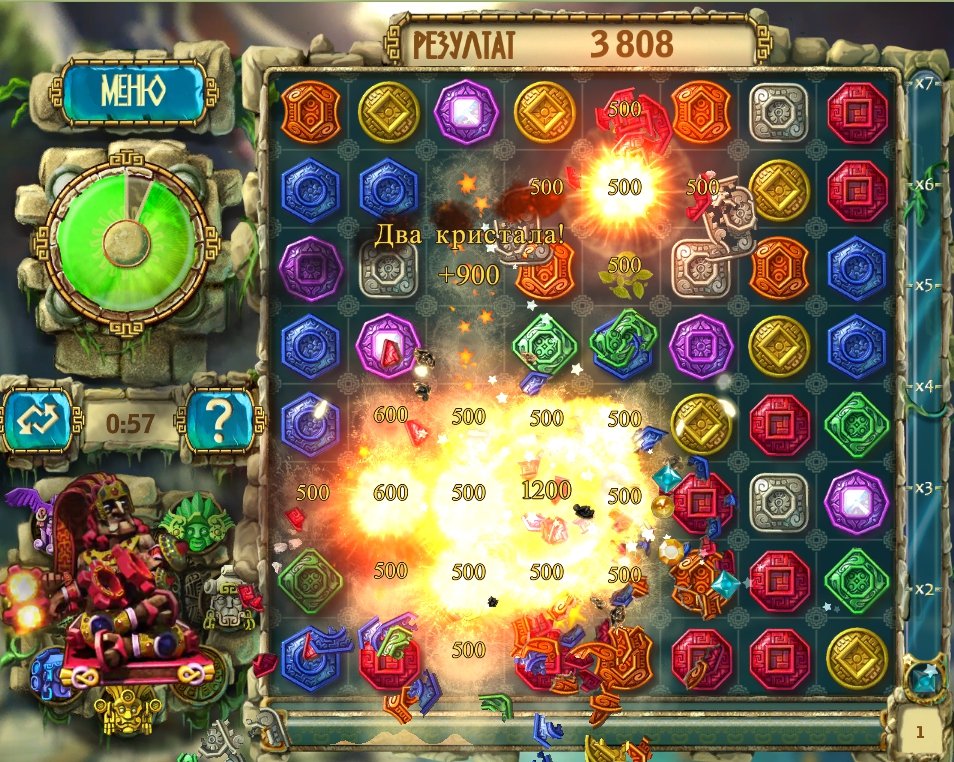The height and width of the screenshot is (762, 954).
Task: Open help with the question mark button
Action: tap(221, 421)
